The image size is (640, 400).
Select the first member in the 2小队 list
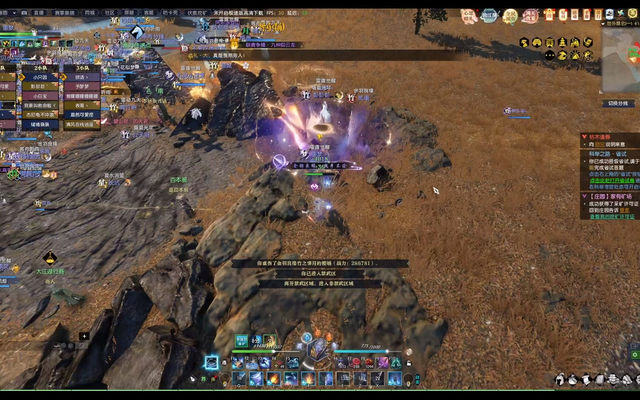(x=38, y=76)
